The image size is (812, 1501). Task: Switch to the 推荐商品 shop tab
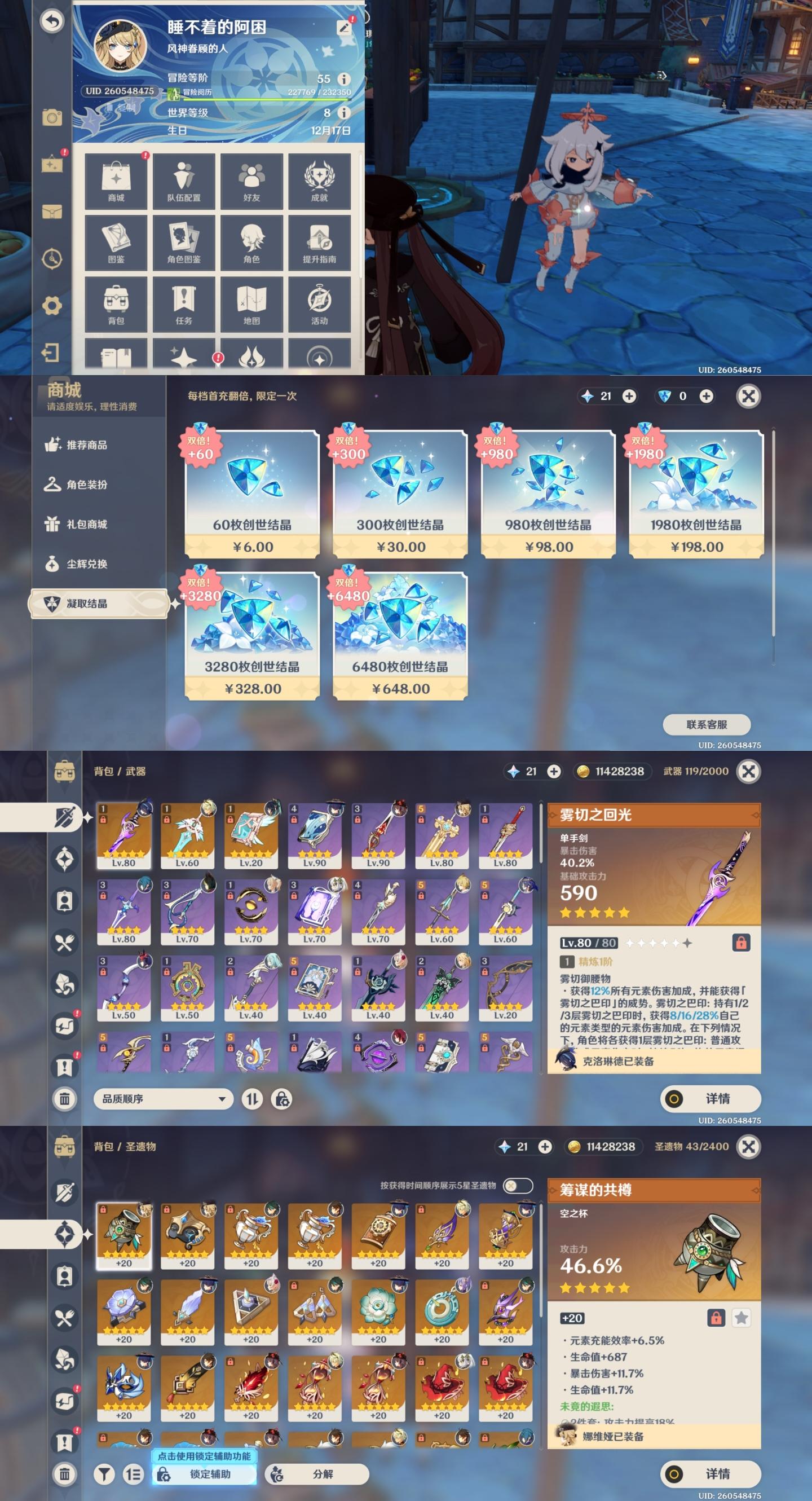point(86,445)
